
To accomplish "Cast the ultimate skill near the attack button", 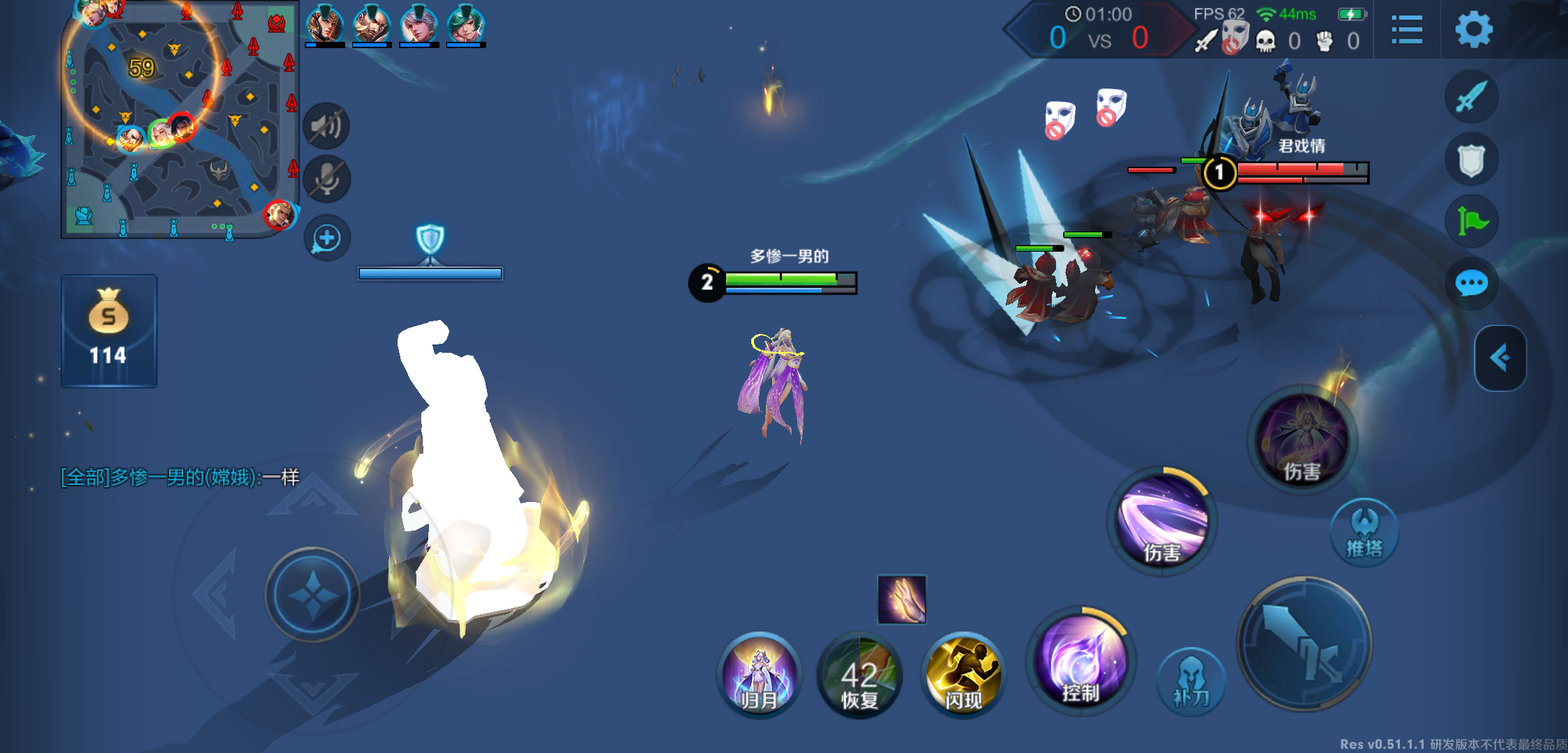I will tap(1302, 439).
